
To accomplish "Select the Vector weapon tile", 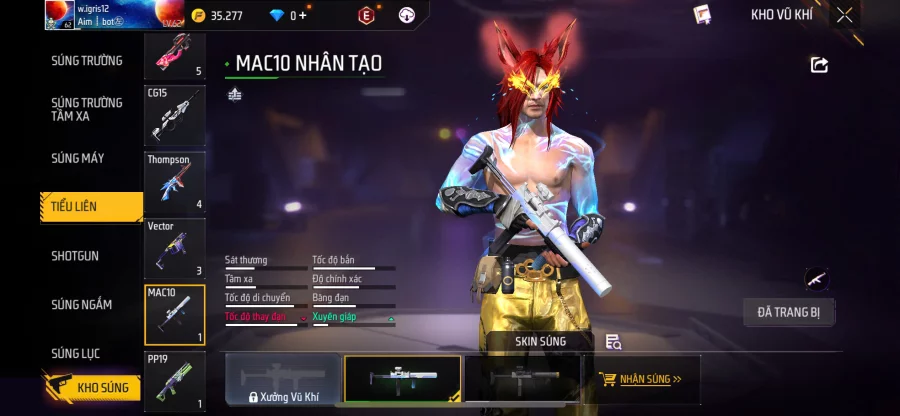I will point(175,248).
